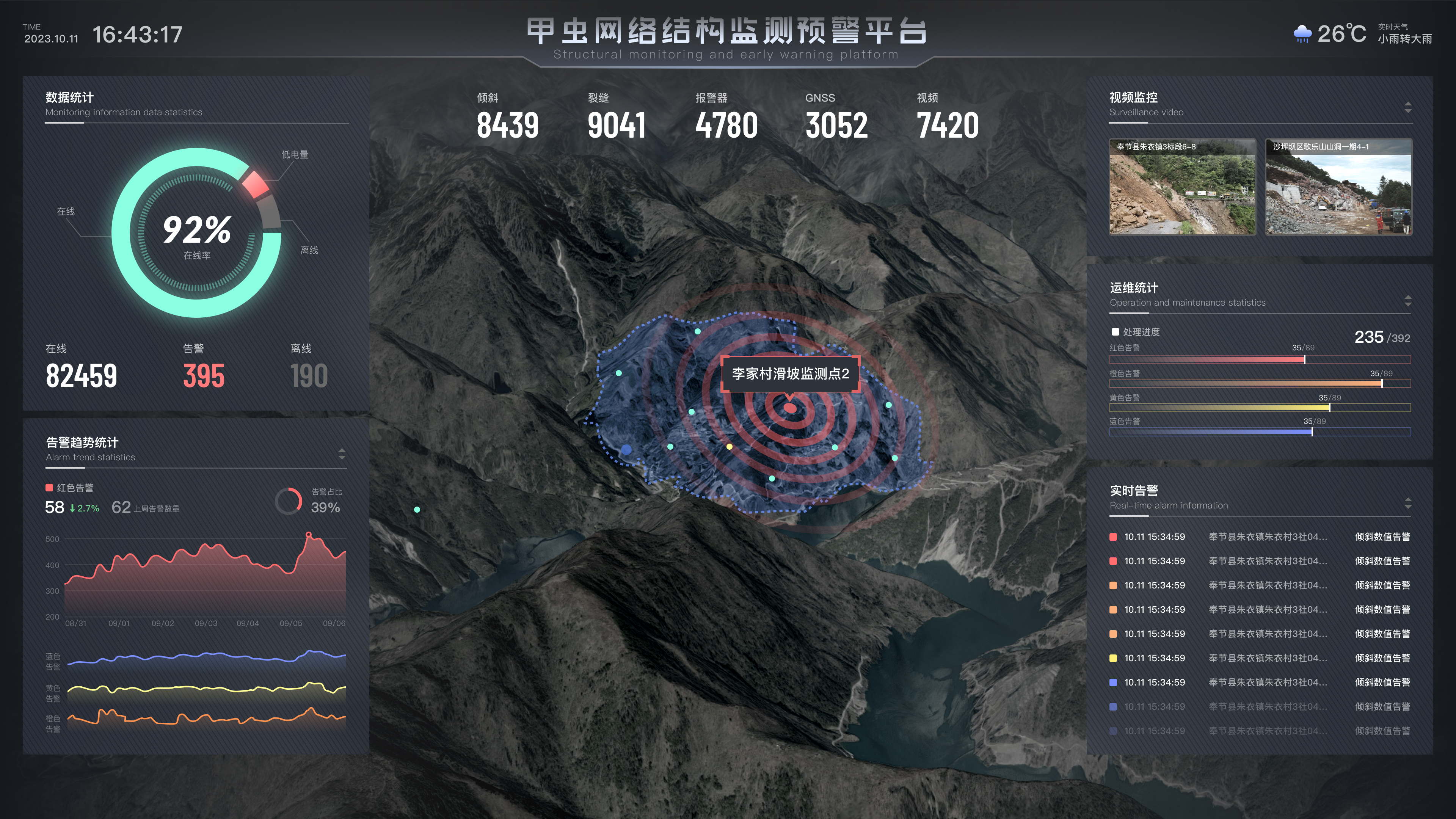
Task: Click the rain cloud weather icon
Action: tap(1302, 34)
